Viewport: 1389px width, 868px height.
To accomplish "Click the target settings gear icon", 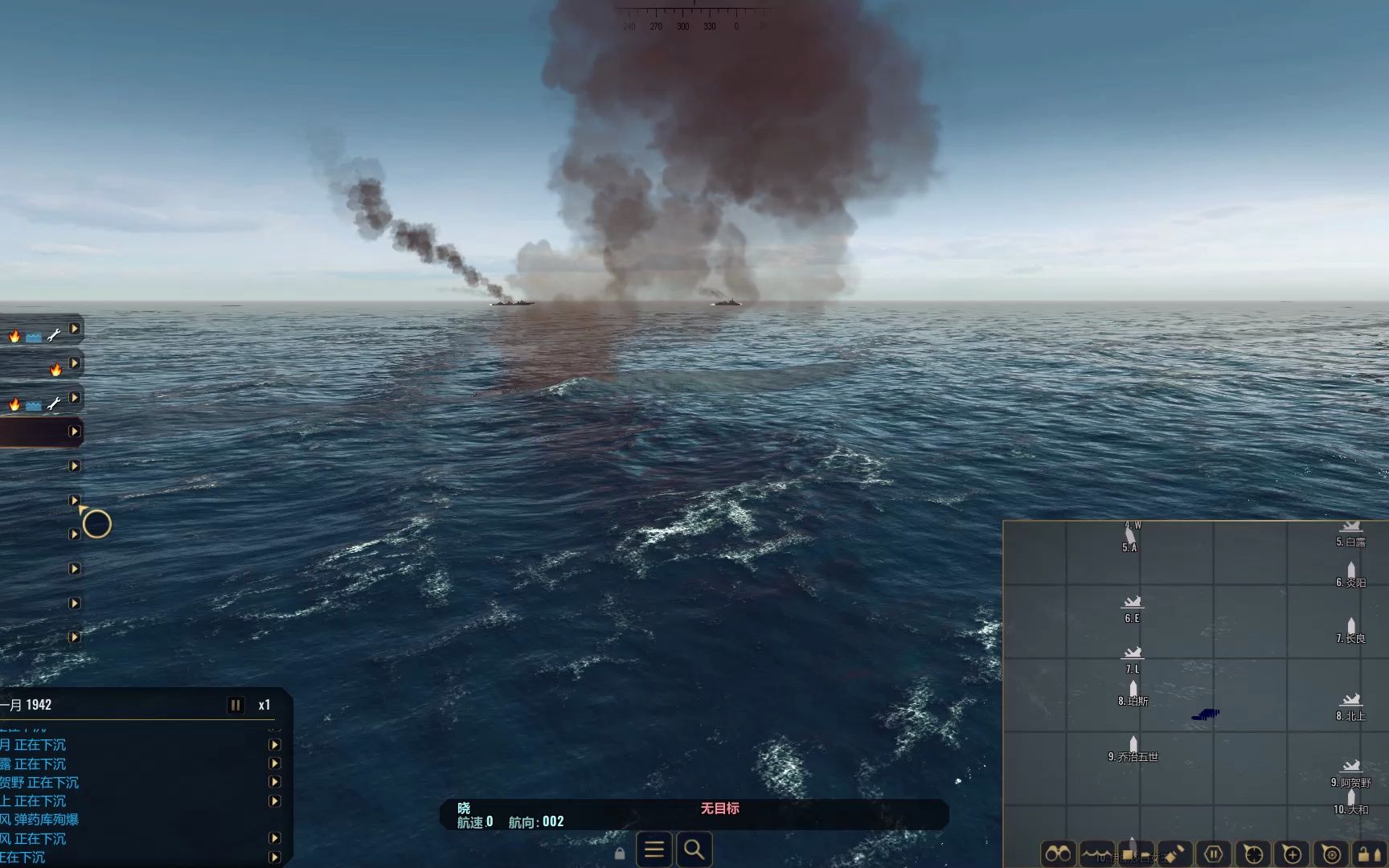I will (x=1331, y=854).
